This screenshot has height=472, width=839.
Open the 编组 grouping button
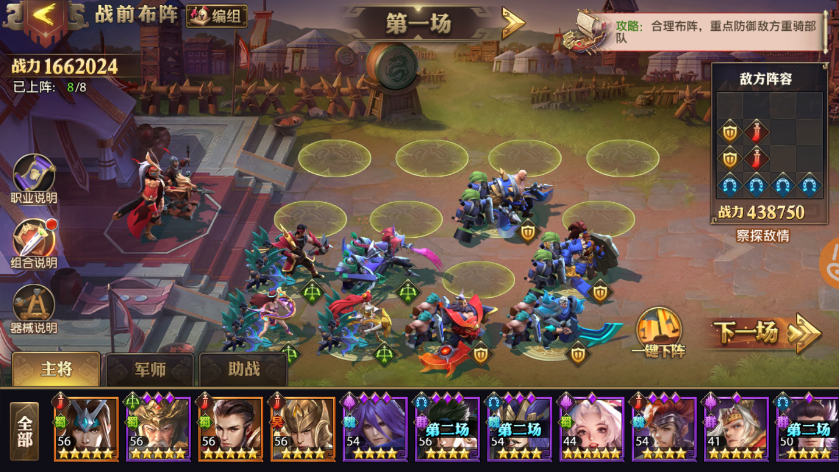click(x=216, y=15)
